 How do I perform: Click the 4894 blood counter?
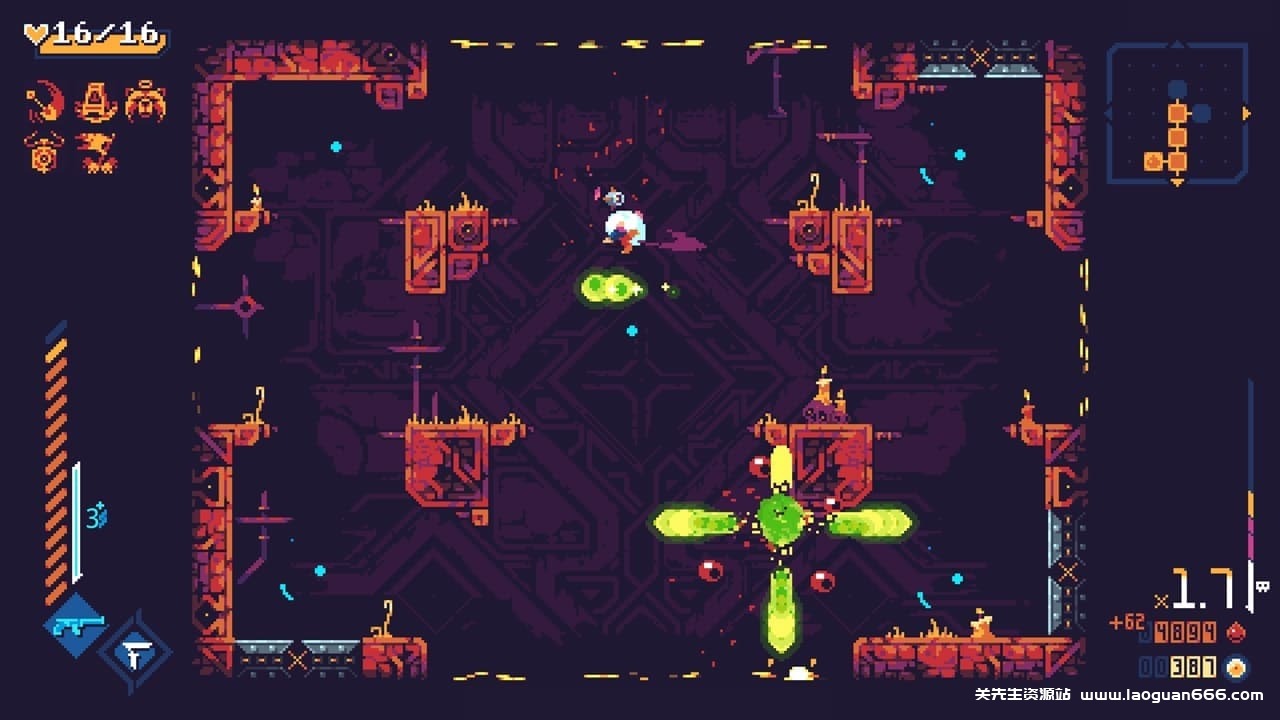[1184, 631]
